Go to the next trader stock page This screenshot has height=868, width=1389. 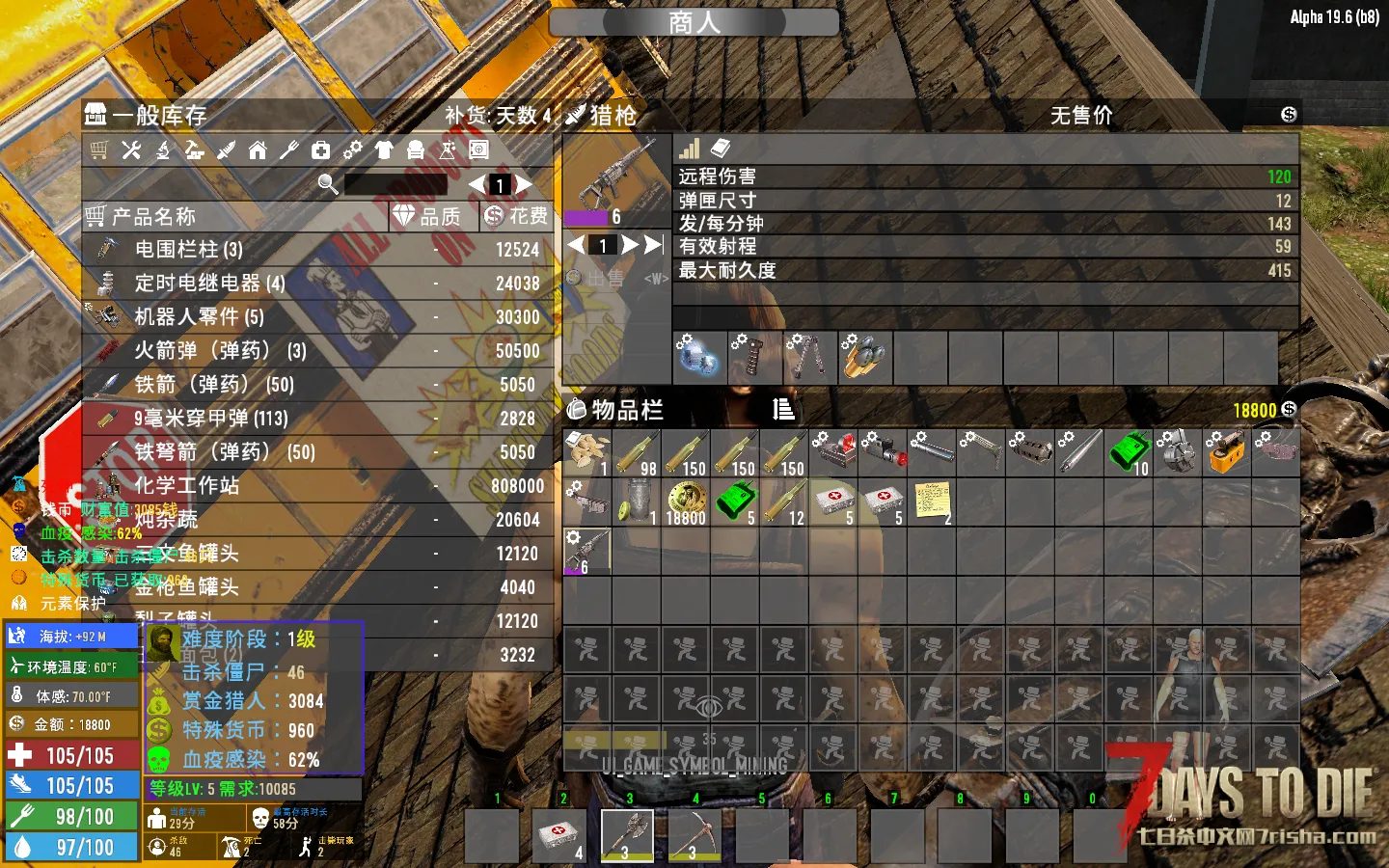click(524, 184)
